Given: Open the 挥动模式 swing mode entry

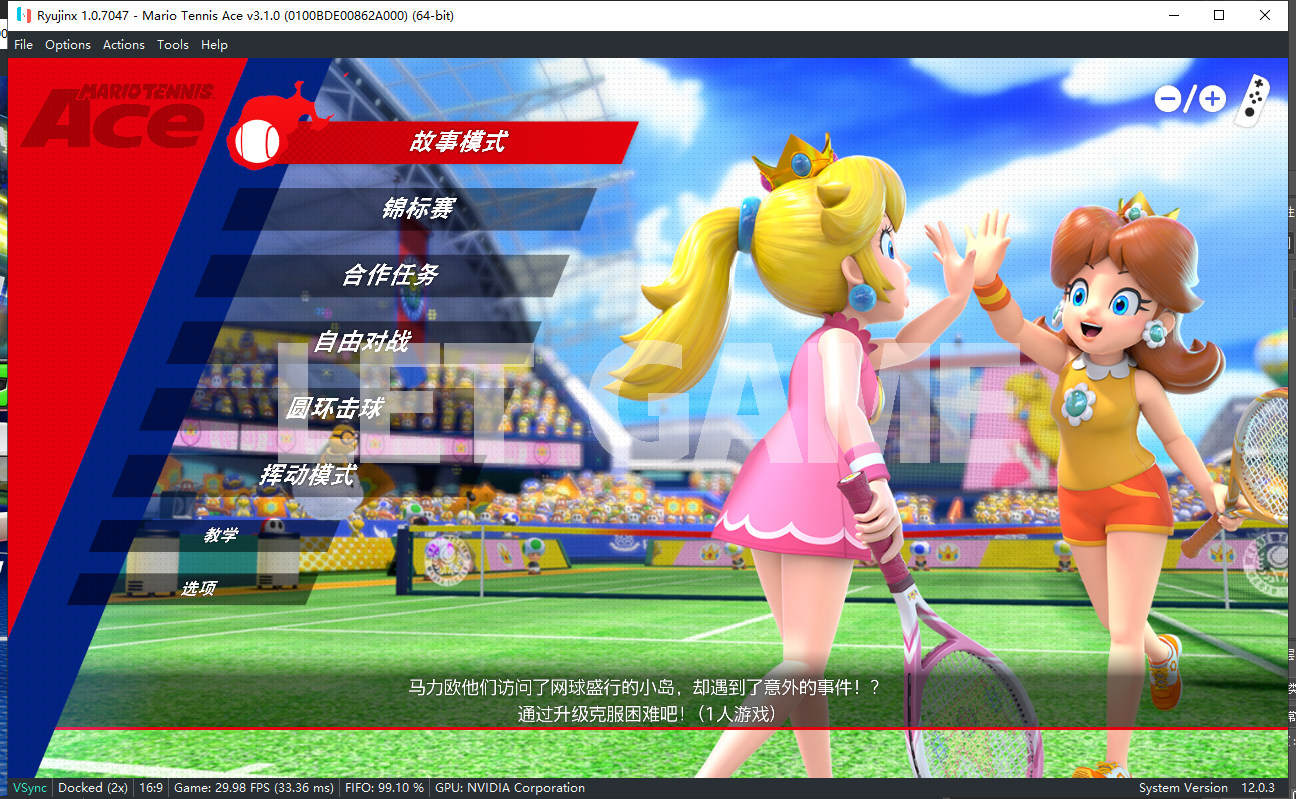Looking at the screenshot, I should pyautogui.click(x=306, y=475).
